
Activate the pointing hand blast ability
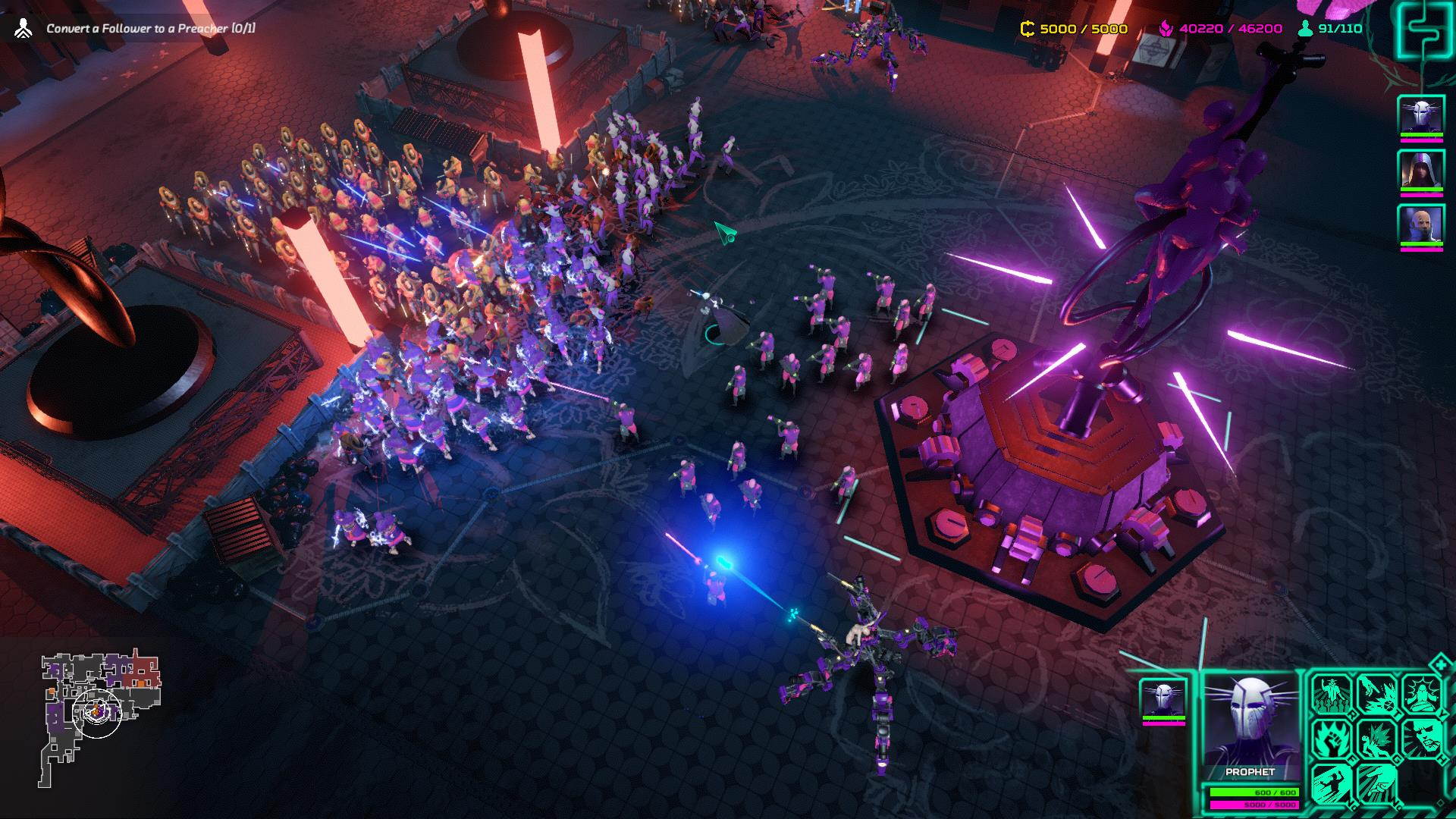[1376, 694]
